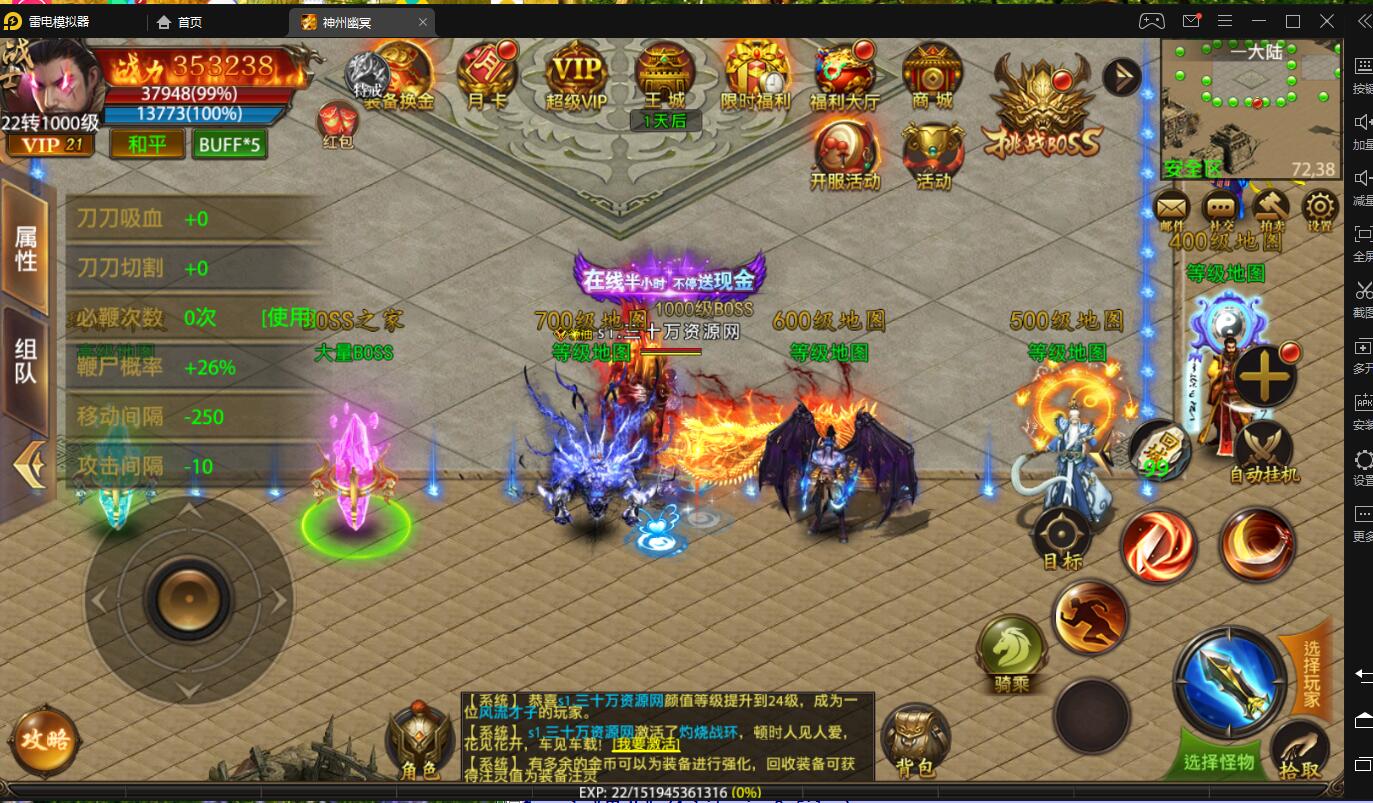Toggle 自动挂机 auto-battle
This screenshot has width=1373, height=803.
coord(1264,452)
